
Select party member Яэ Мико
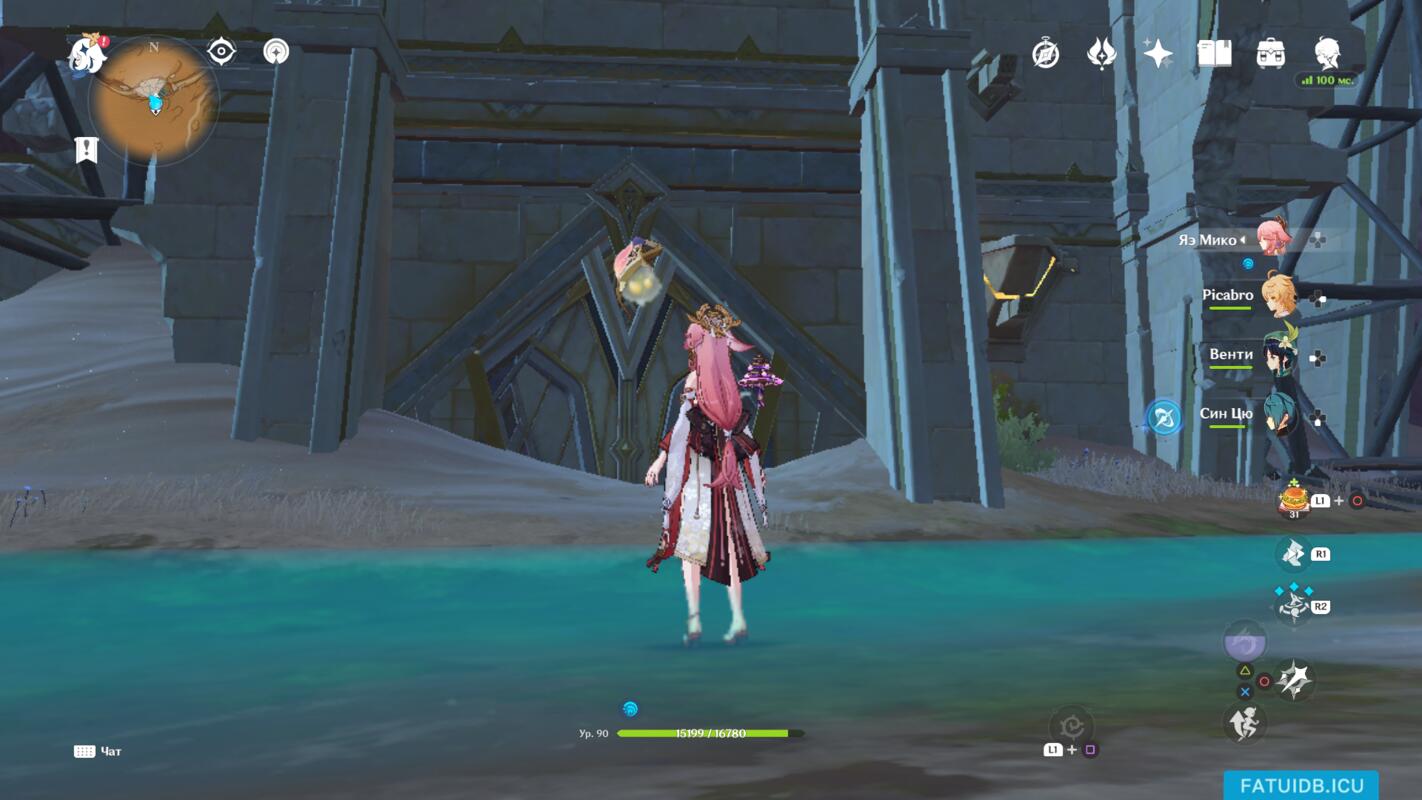(x=1274, y=240)
